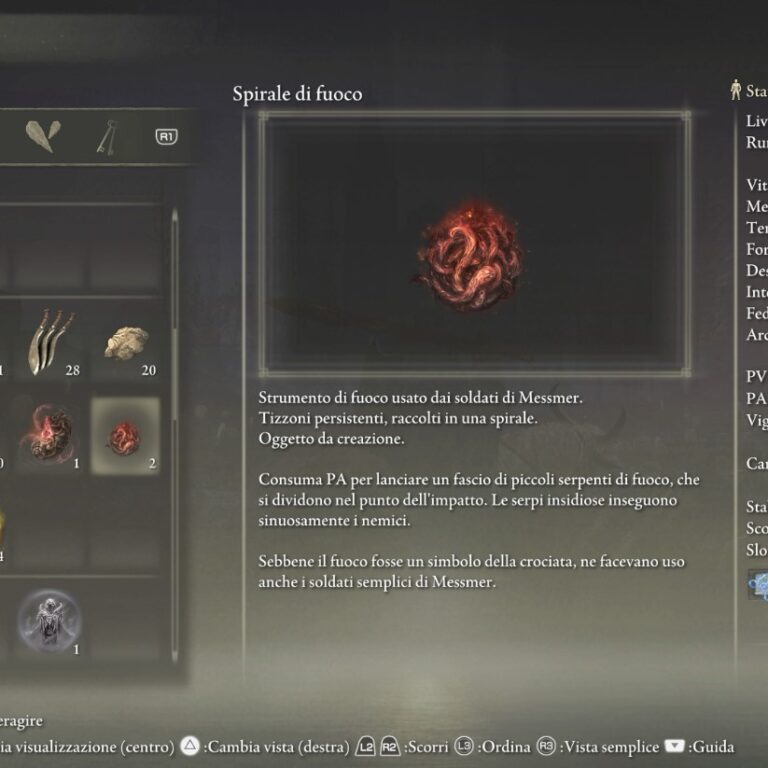Switch to the feathers inventory tab
Viewport: 768px width, 768px height.
point(42,136)
